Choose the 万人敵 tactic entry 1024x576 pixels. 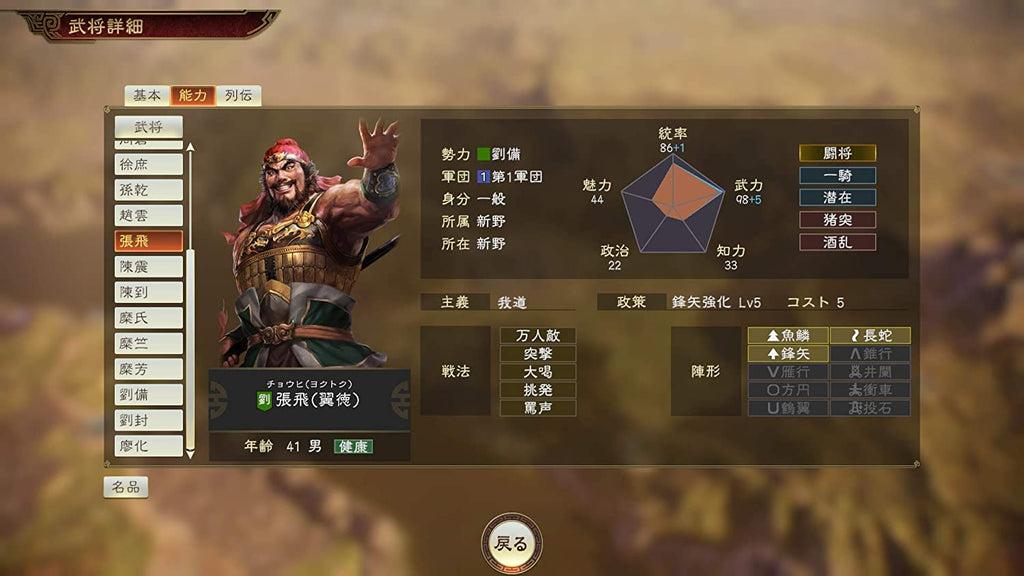coord(538,335)
